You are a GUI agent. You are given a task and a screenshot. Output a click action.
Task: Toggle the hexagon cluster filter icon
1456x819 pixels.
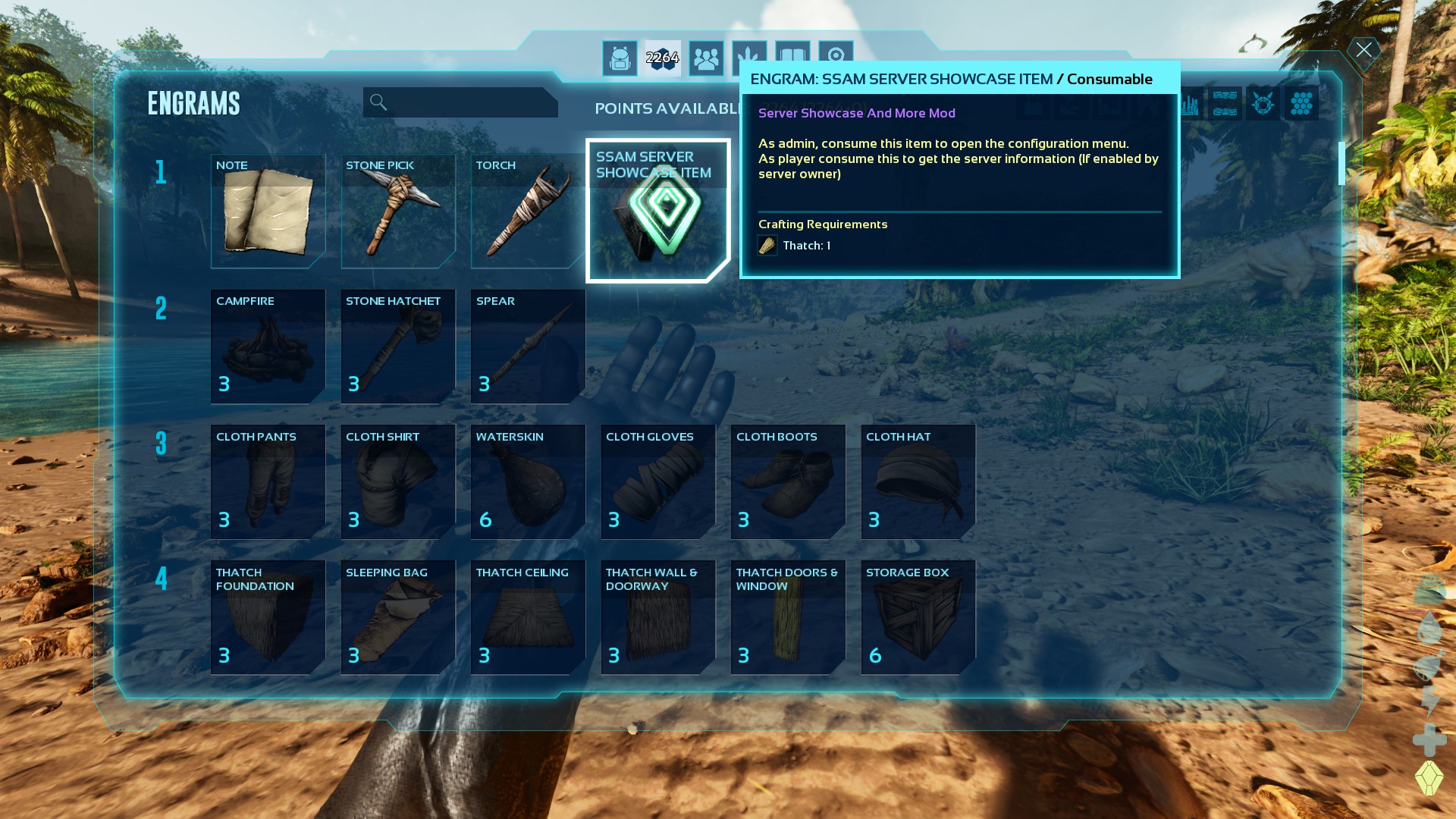tap(1301, 104)
